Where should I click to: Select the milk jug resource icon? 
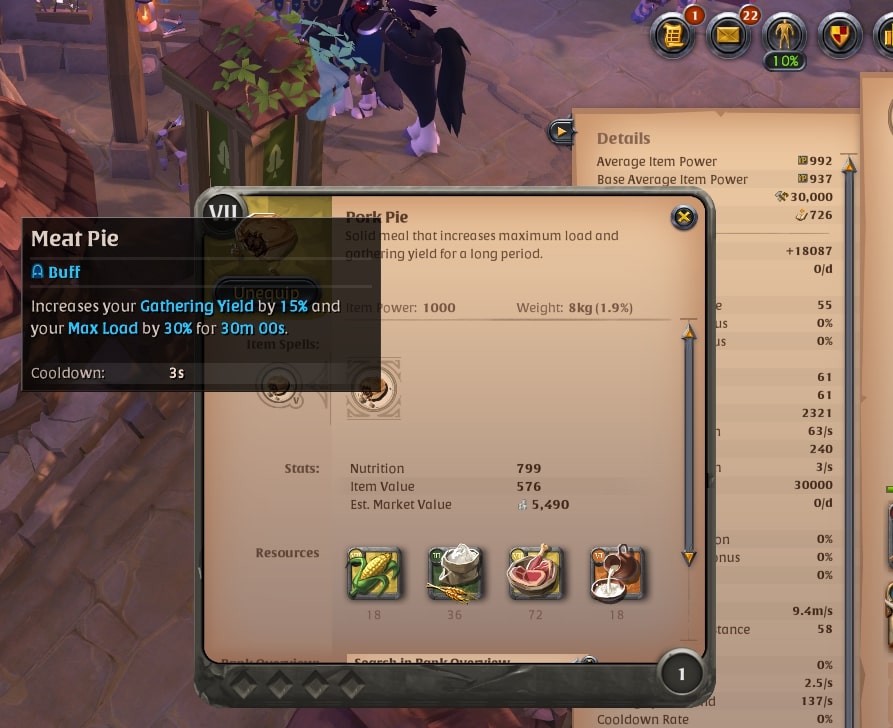(x=616, y=573)
